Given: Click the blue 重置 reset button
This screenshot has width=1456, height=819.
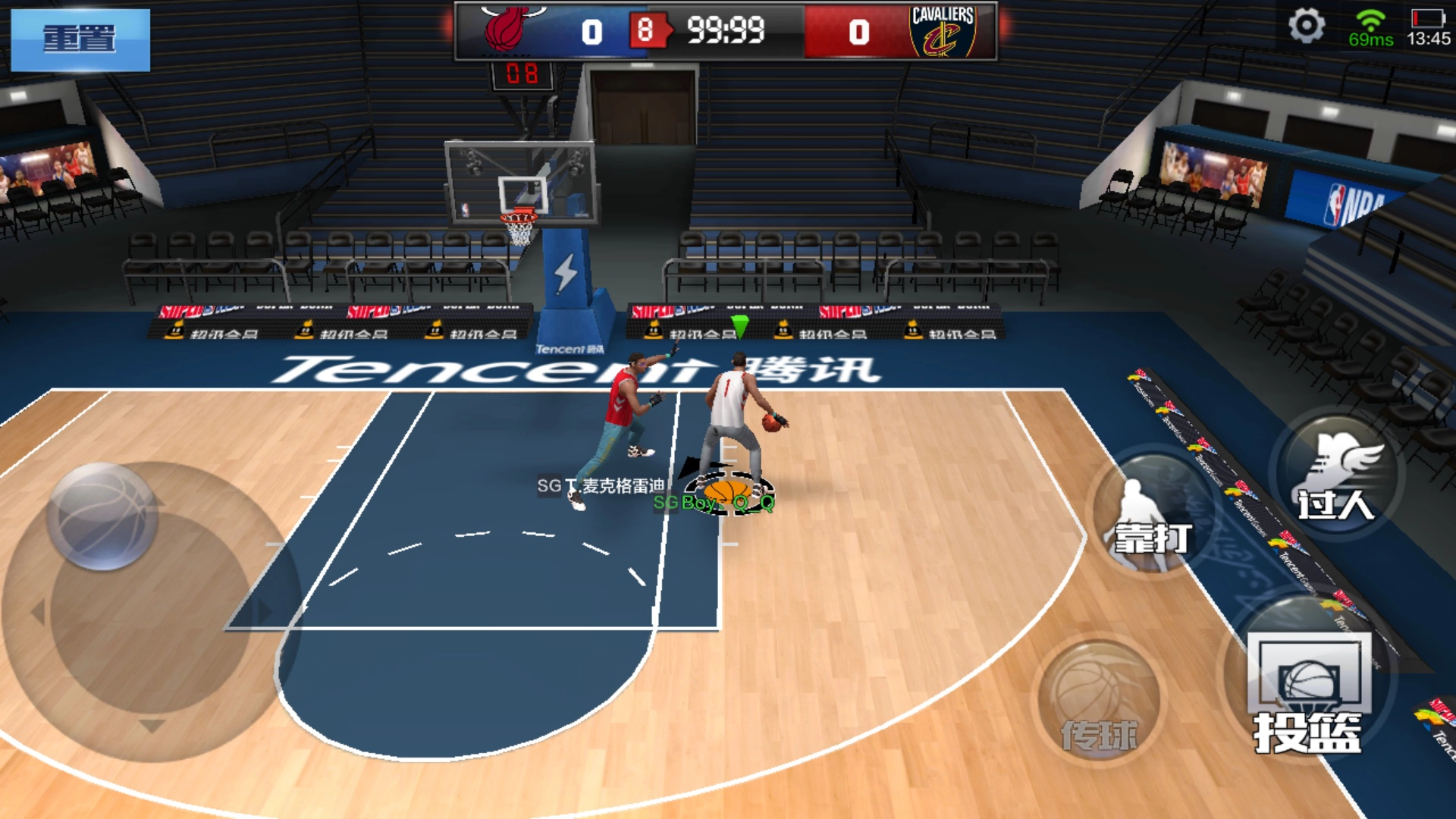Looking at the screenshot, I should tap(80, 39).
